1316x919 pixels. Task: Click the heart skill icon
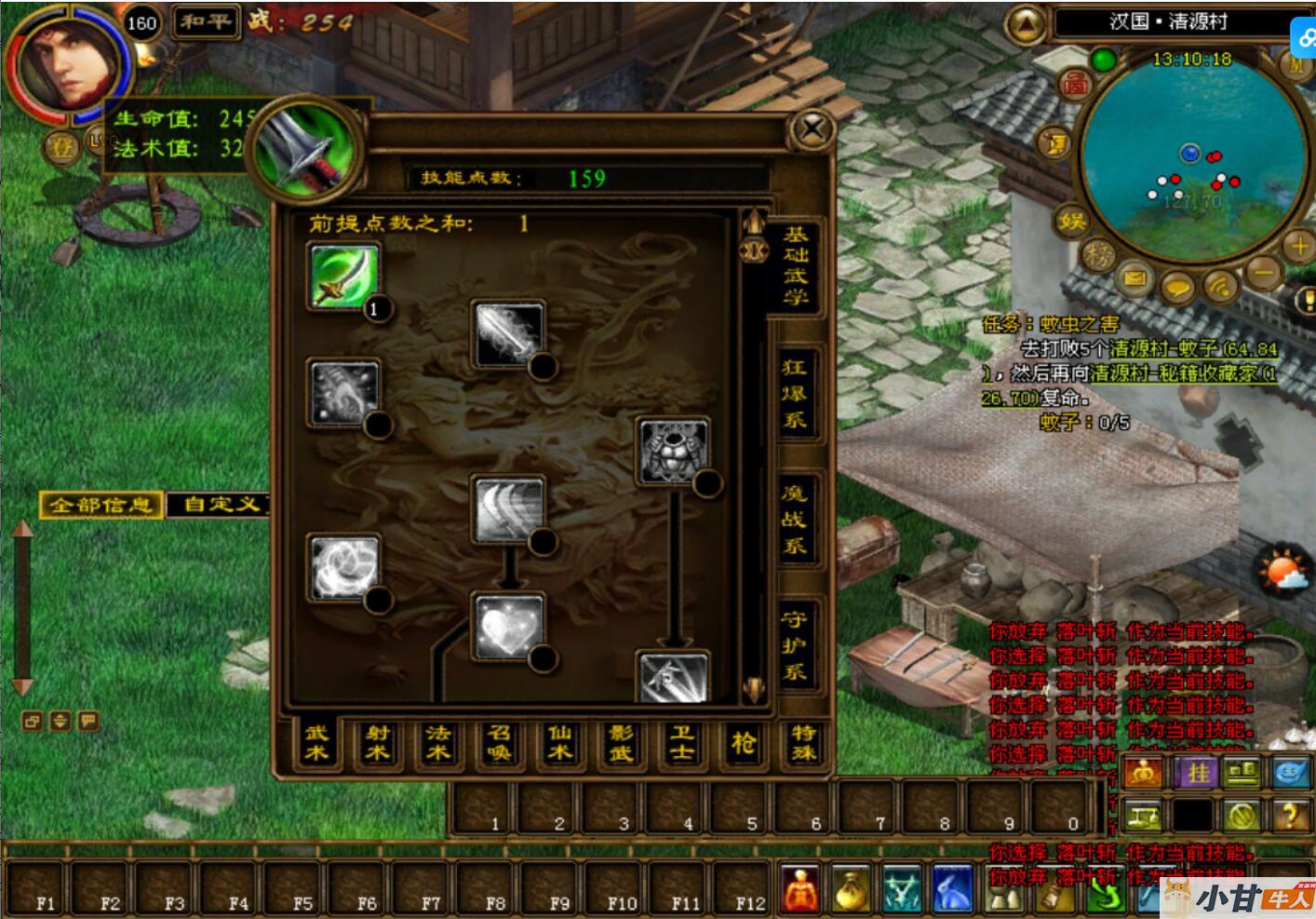coord(508,625)
